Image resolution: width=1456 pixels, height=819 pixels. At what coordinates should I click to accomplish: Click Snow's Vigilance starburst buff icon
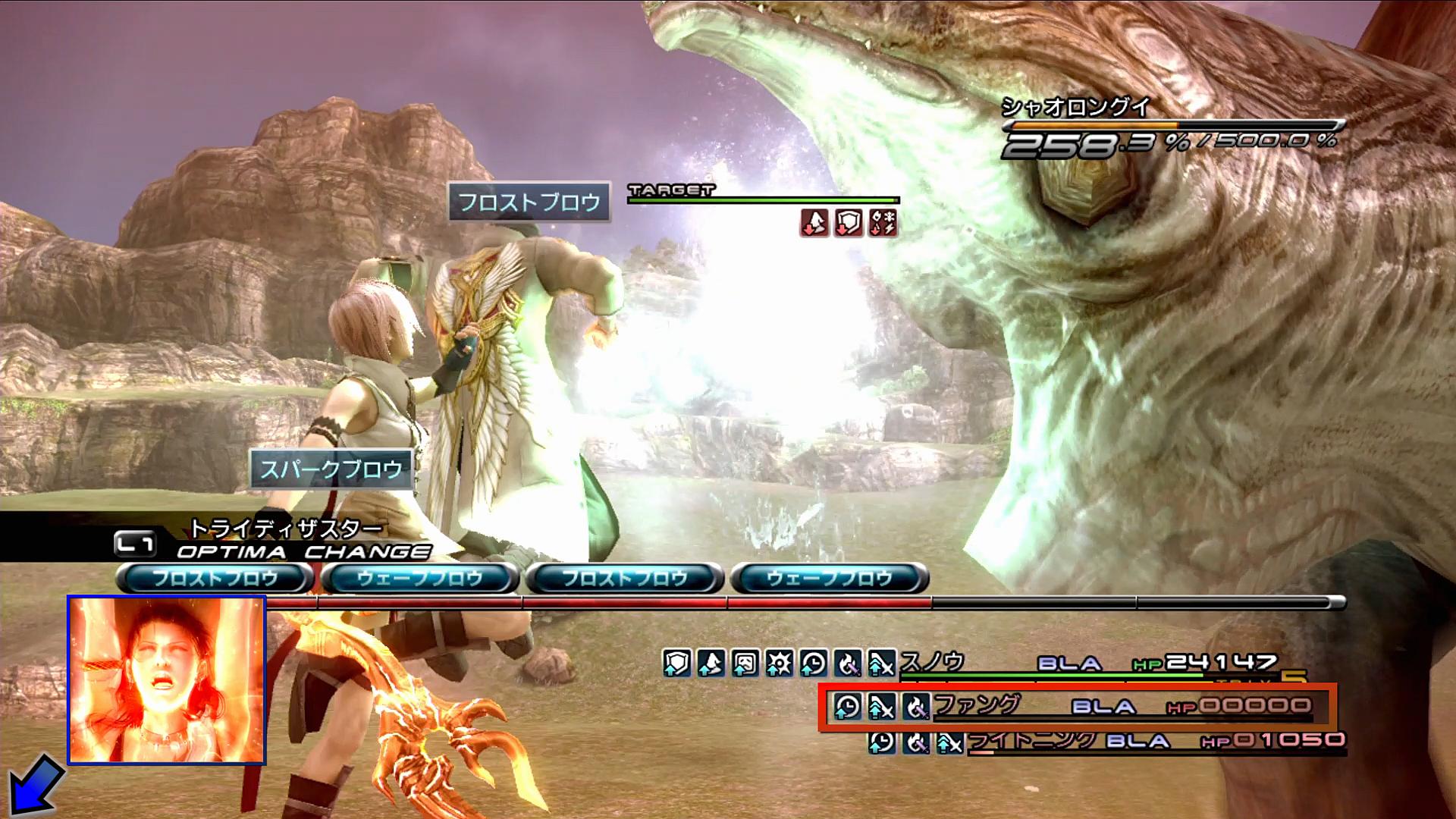779,664
